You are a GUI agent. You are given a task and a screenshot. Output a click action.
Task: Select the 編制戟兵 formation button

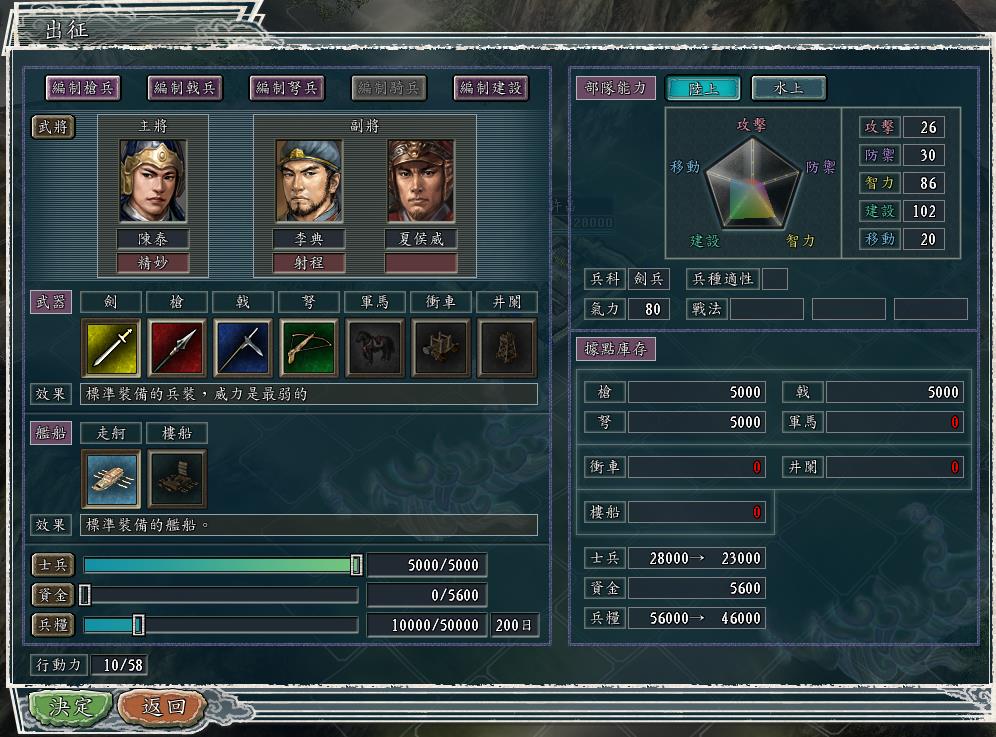[185, 88]
